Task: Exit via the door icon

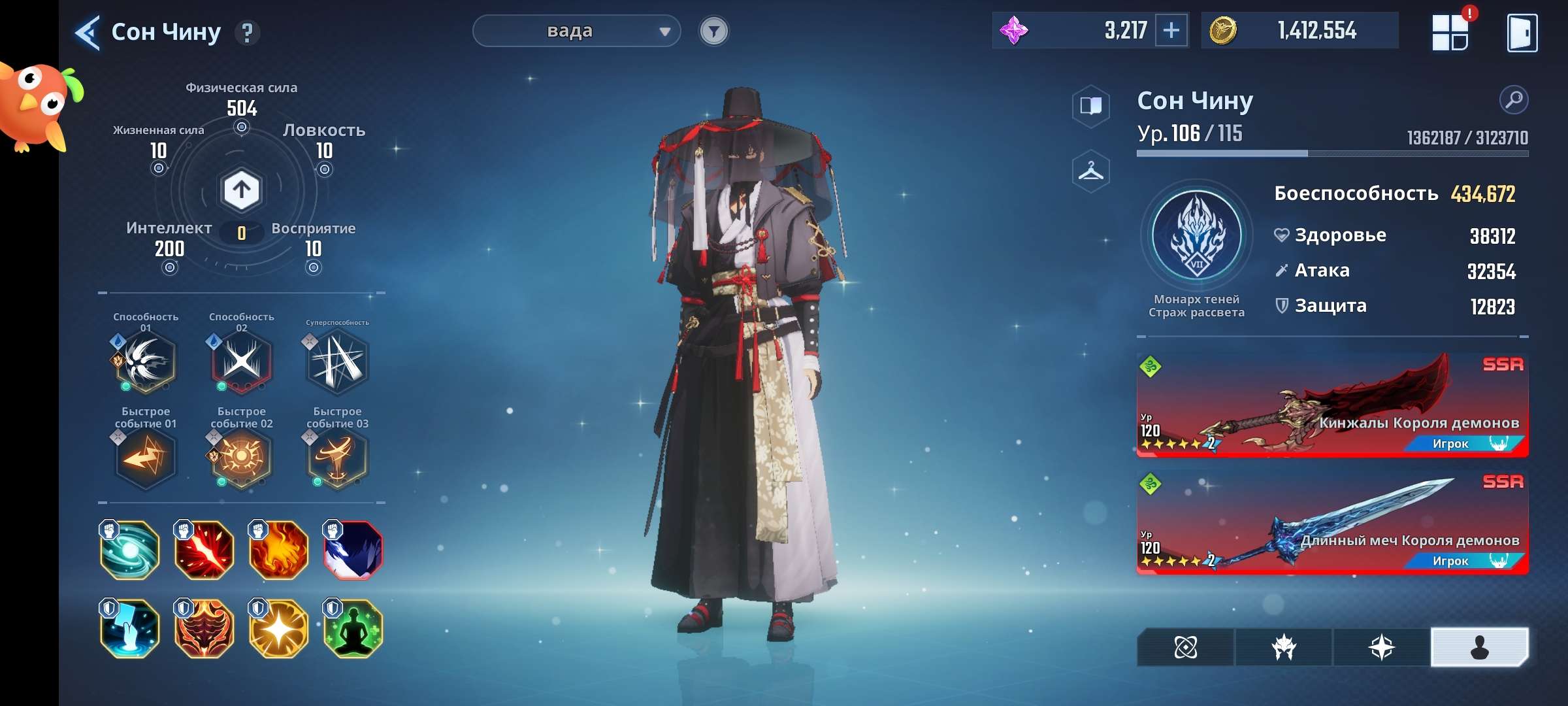Action: 1522,32
